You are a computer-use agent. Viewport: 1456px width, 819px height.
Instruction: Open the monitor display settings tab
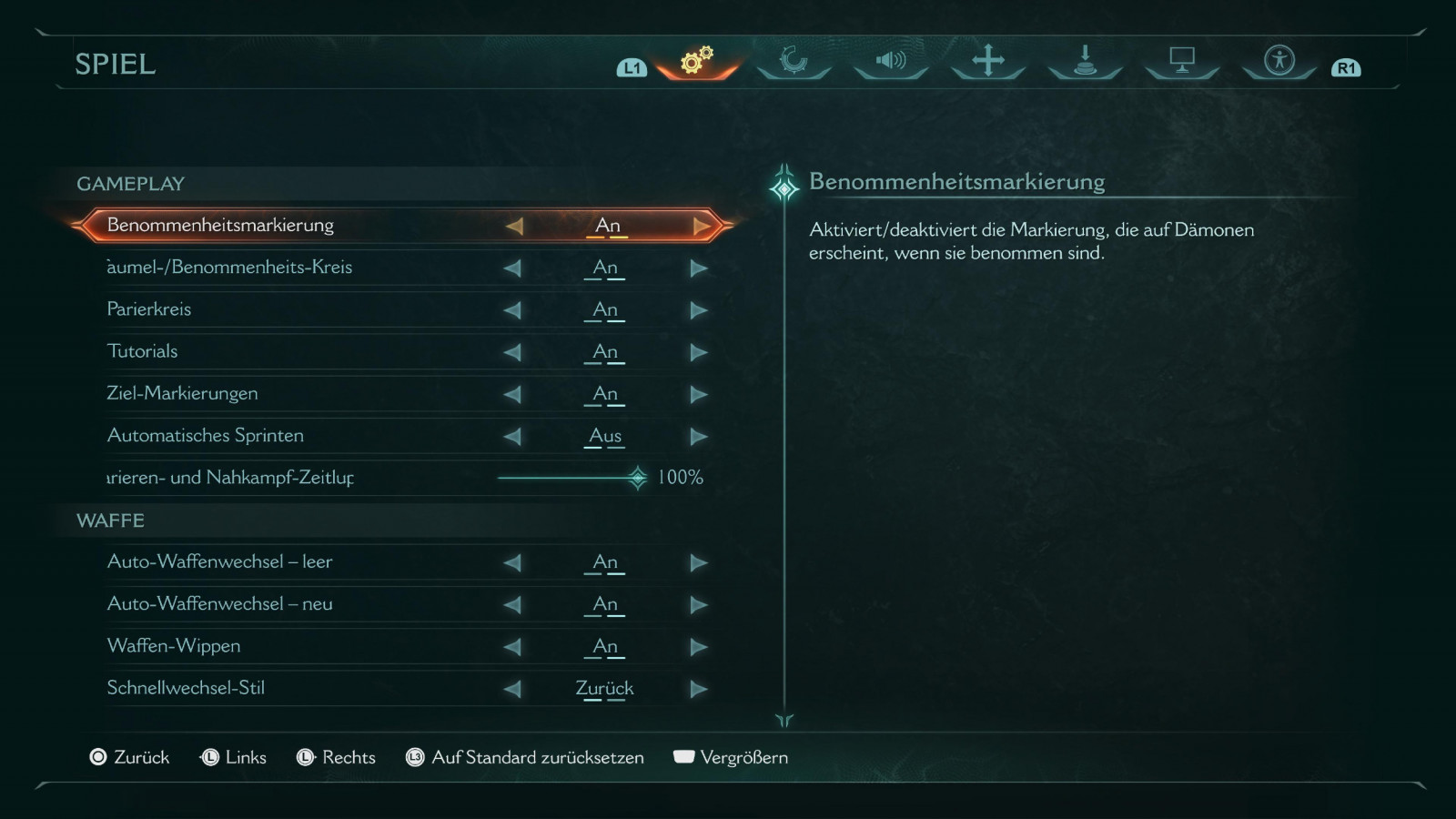[x=1181, y=61]
